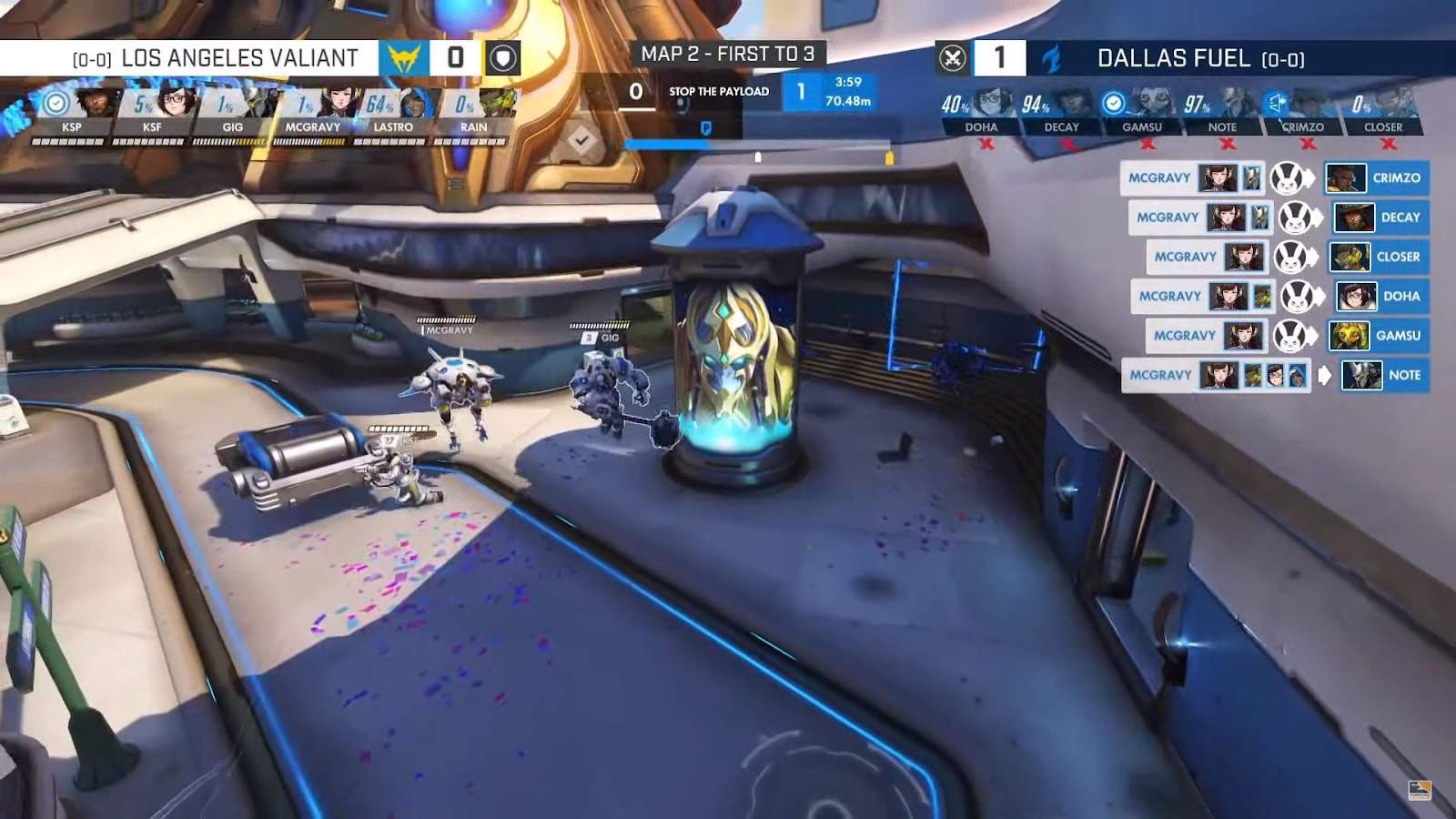Click the white arrow in NOTE's killfeed entry
1456x819 pixels.
pyautogui.click(x=1326, y=375)
